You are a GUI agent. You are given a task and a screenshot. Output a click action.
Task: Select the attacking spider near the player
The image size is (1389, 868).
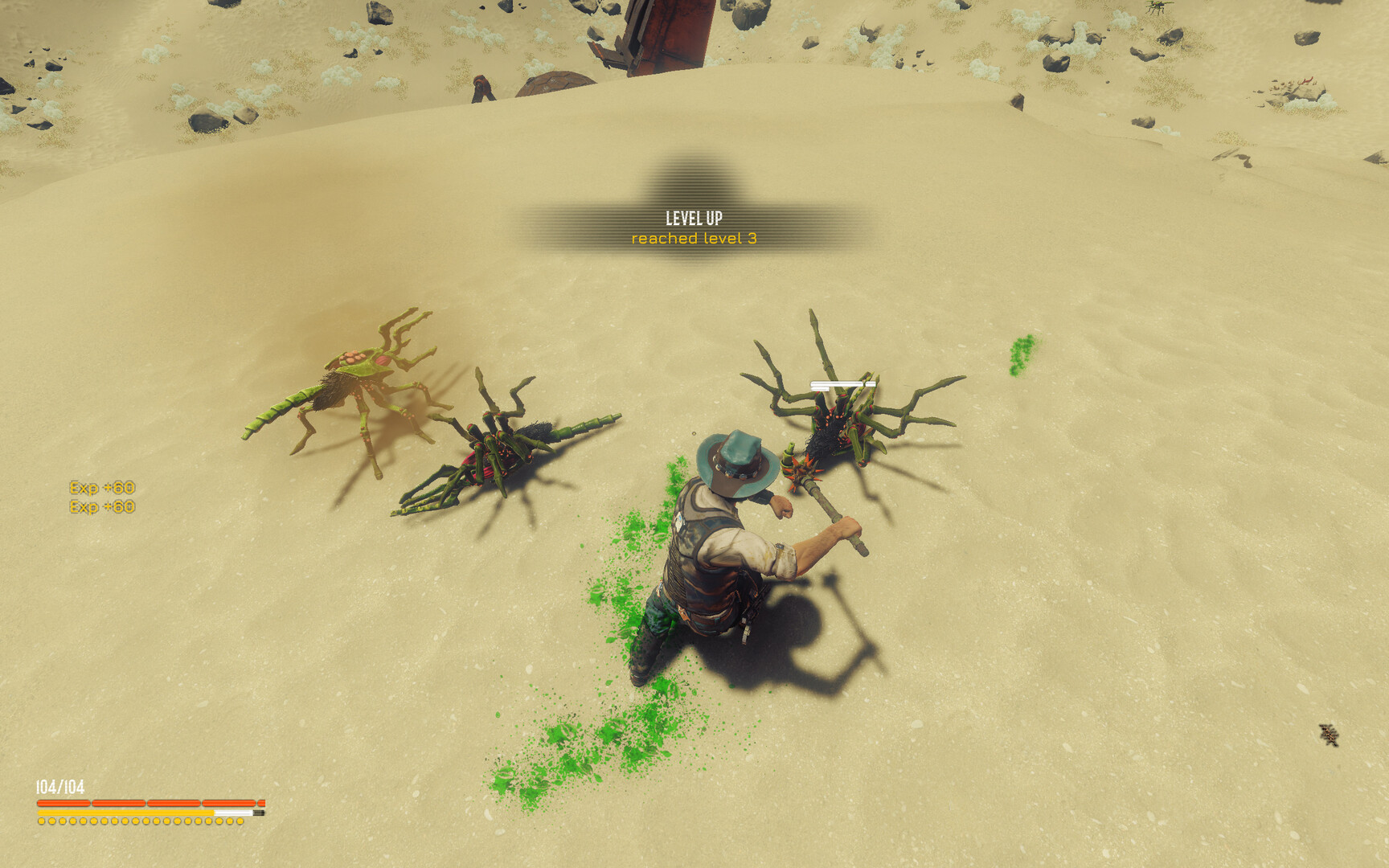(x=836, y=426)
